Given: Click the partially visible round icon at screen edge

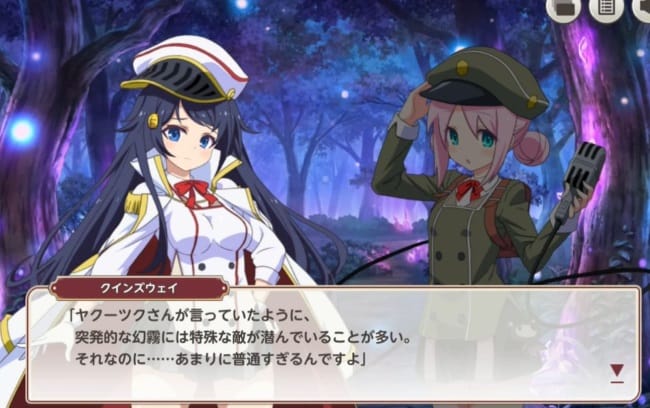Looking at the screenshot, I should 641,9.
